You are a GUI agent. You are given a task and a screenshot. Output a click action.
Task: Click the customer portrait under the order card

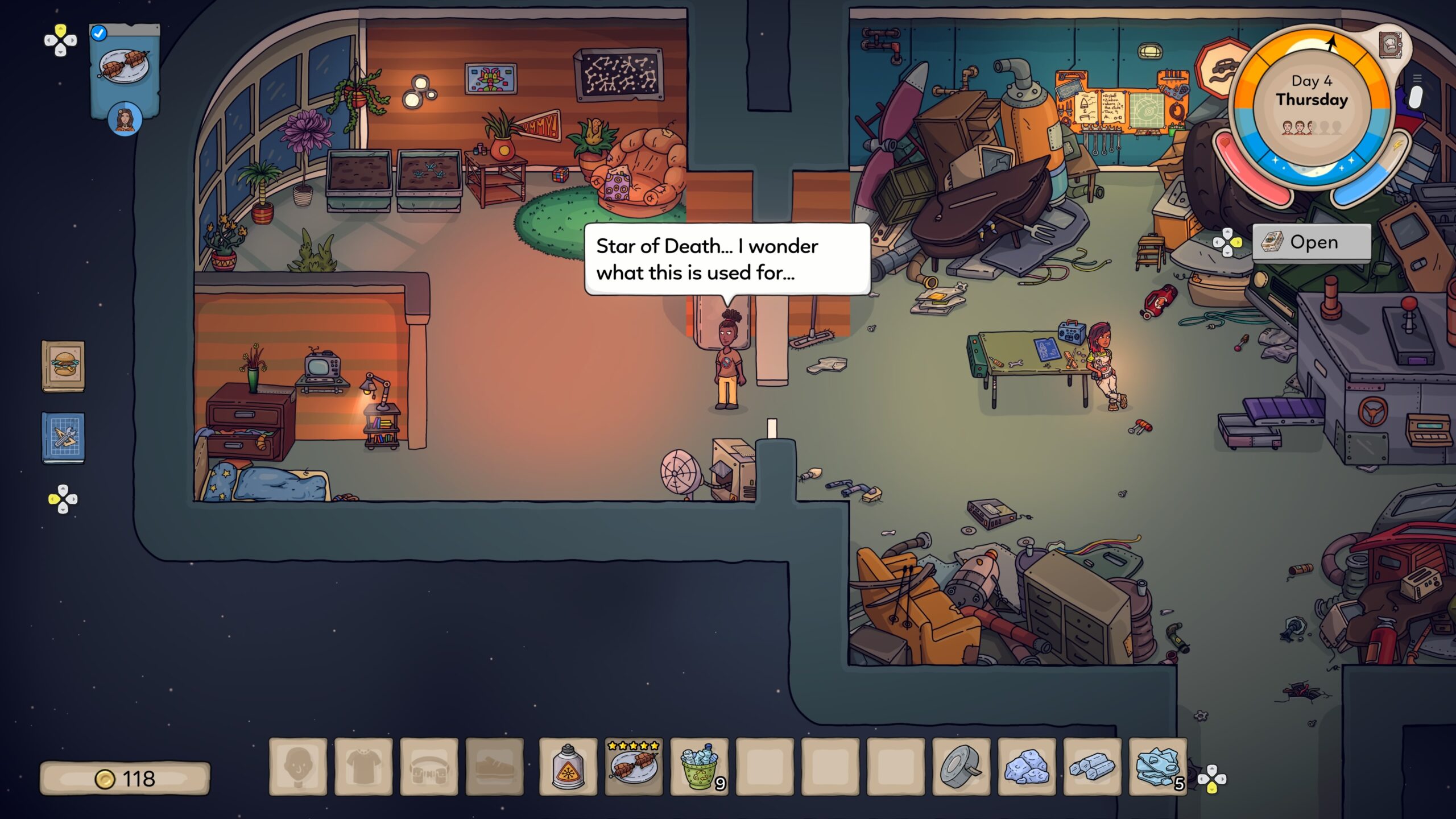125,120
